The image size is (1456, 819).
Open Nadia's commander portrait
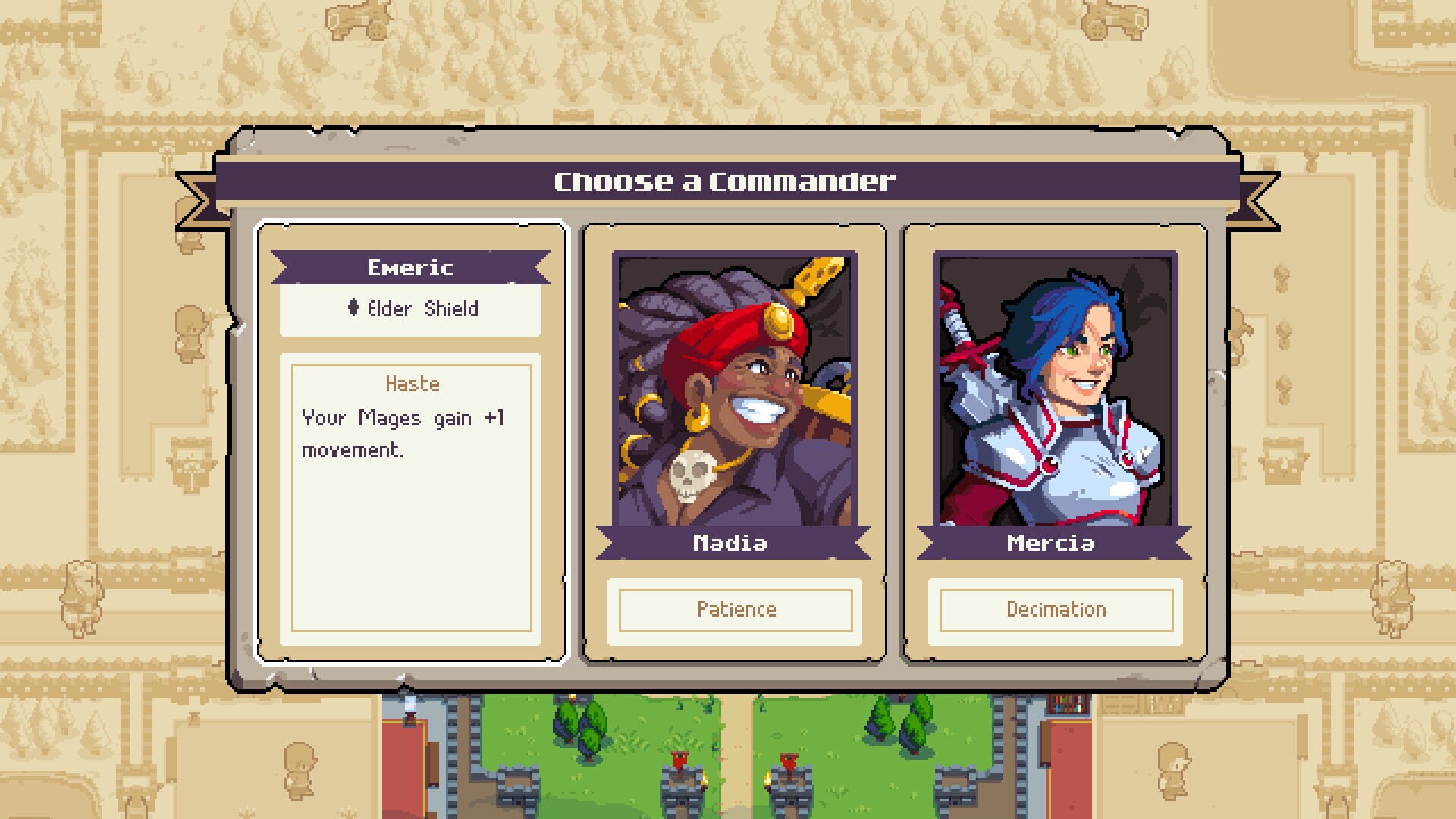point(736,387)
